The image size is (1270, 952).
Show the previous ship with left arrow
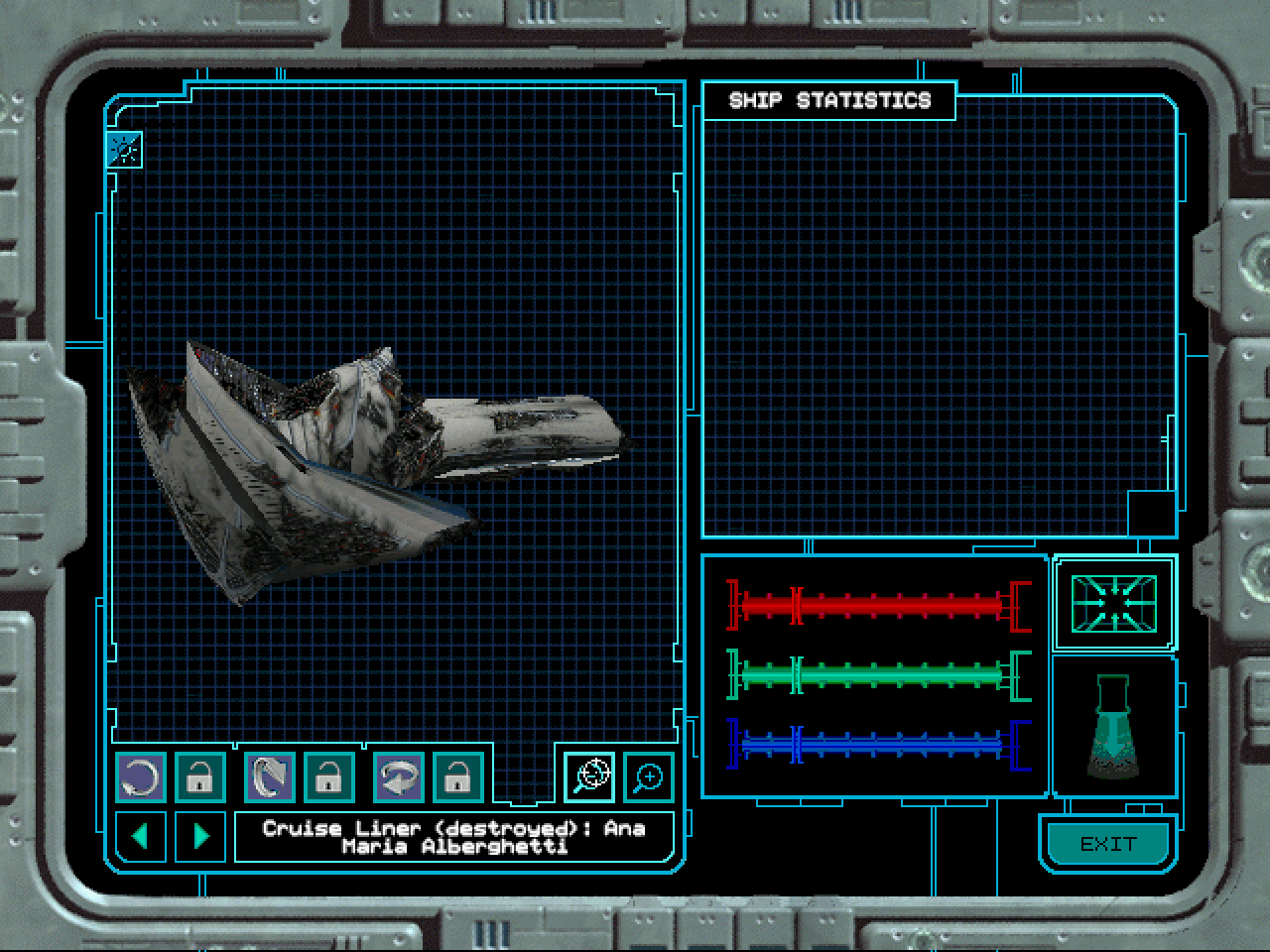click(141, 836)
